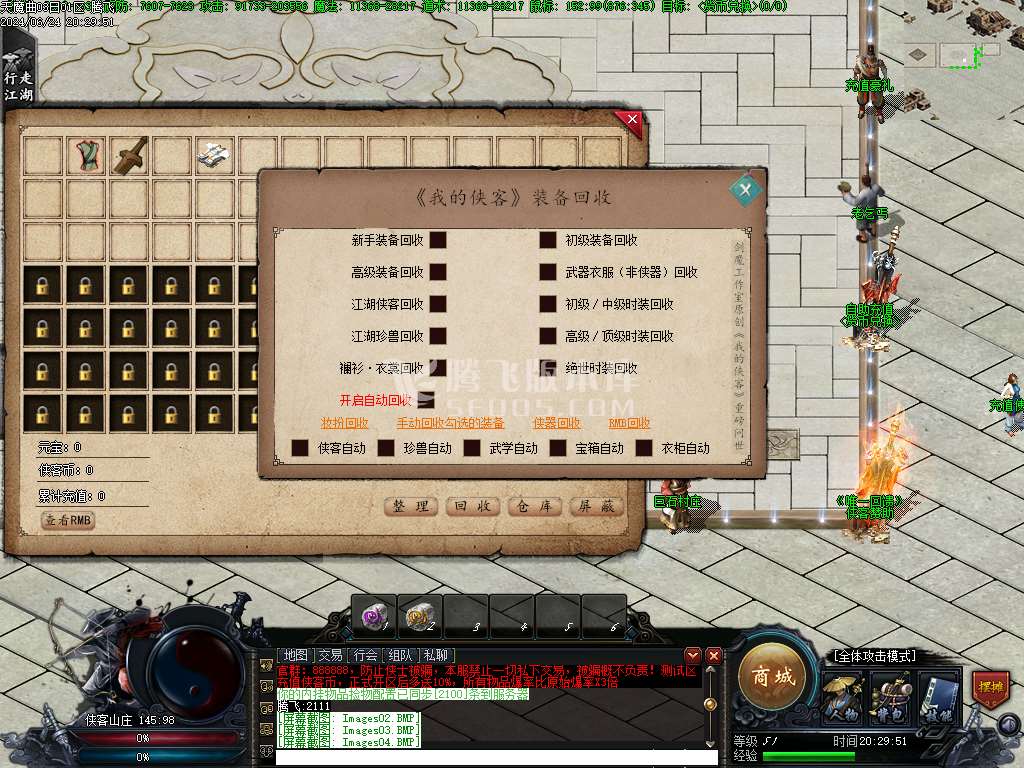Image resolution: width=1024 pixels, height=768 pixels.
Task: Toggle the 江湖侠客回收 checkbox
Action: point(438,304)
